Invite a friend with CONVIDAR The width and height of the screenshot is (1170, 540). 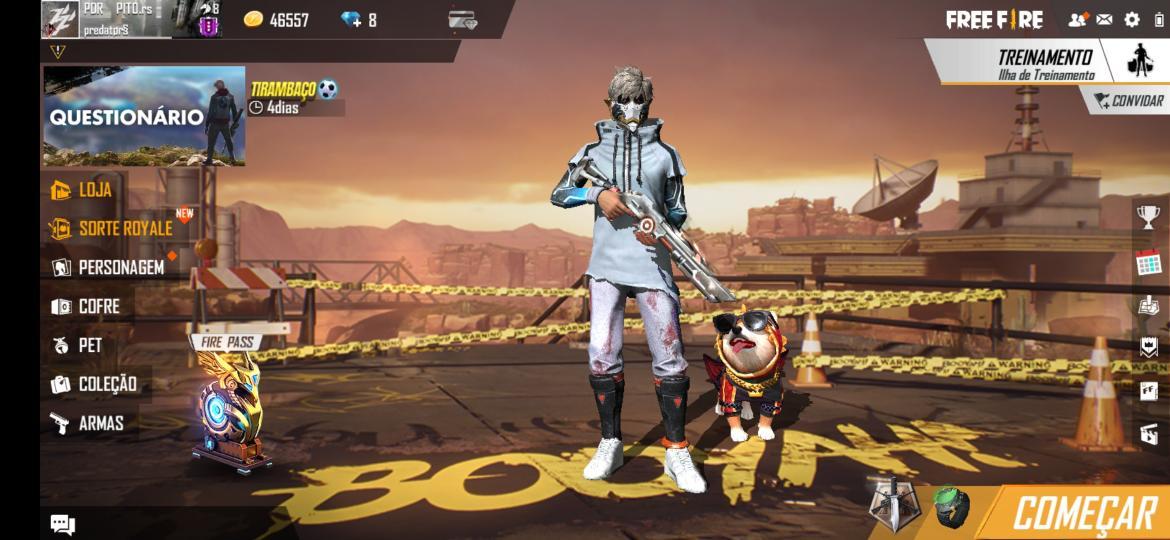point(1128,101)
